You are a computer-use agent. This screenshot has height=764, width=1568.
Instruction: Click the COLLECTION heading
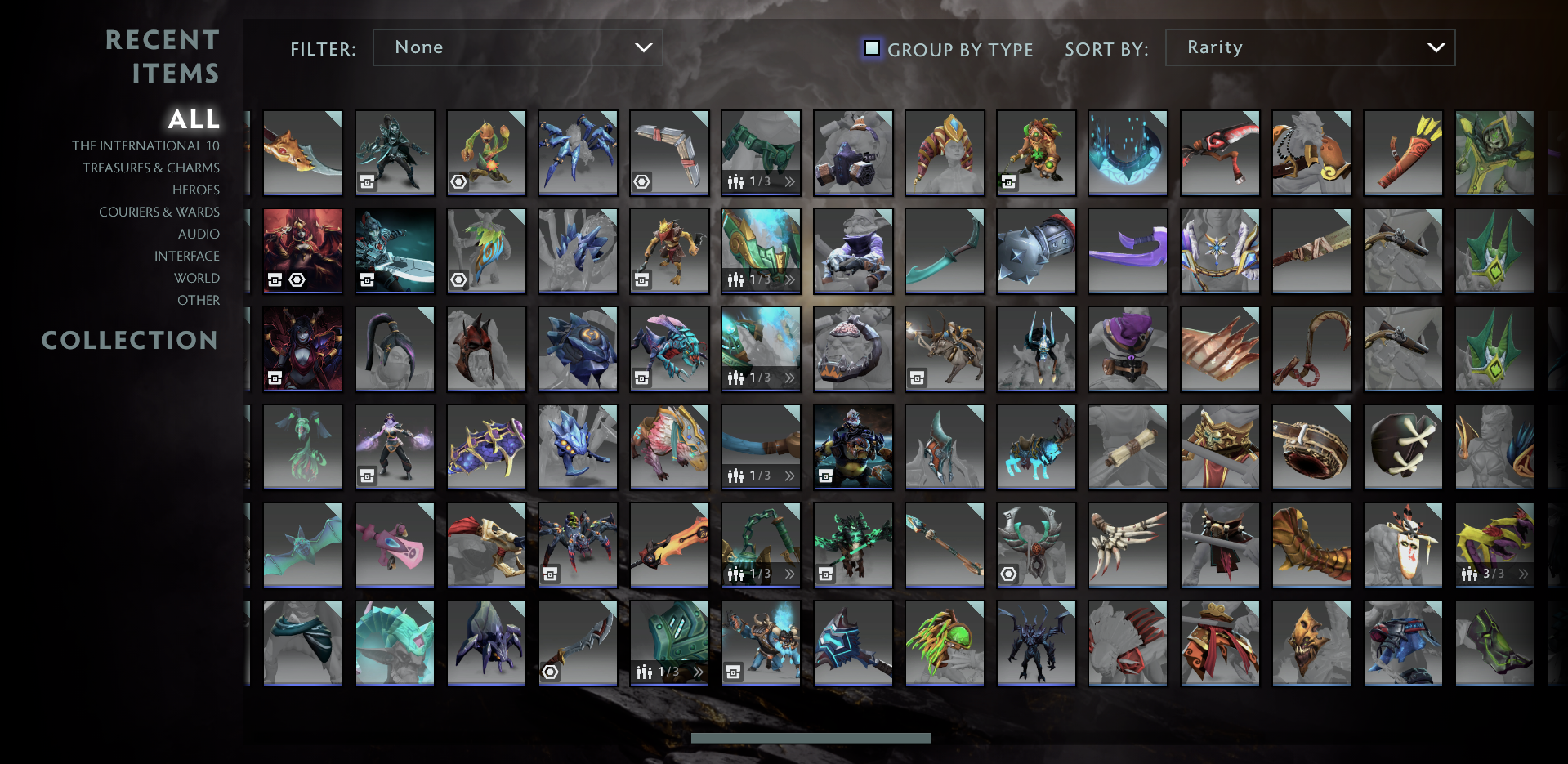(x=130, y=341)
